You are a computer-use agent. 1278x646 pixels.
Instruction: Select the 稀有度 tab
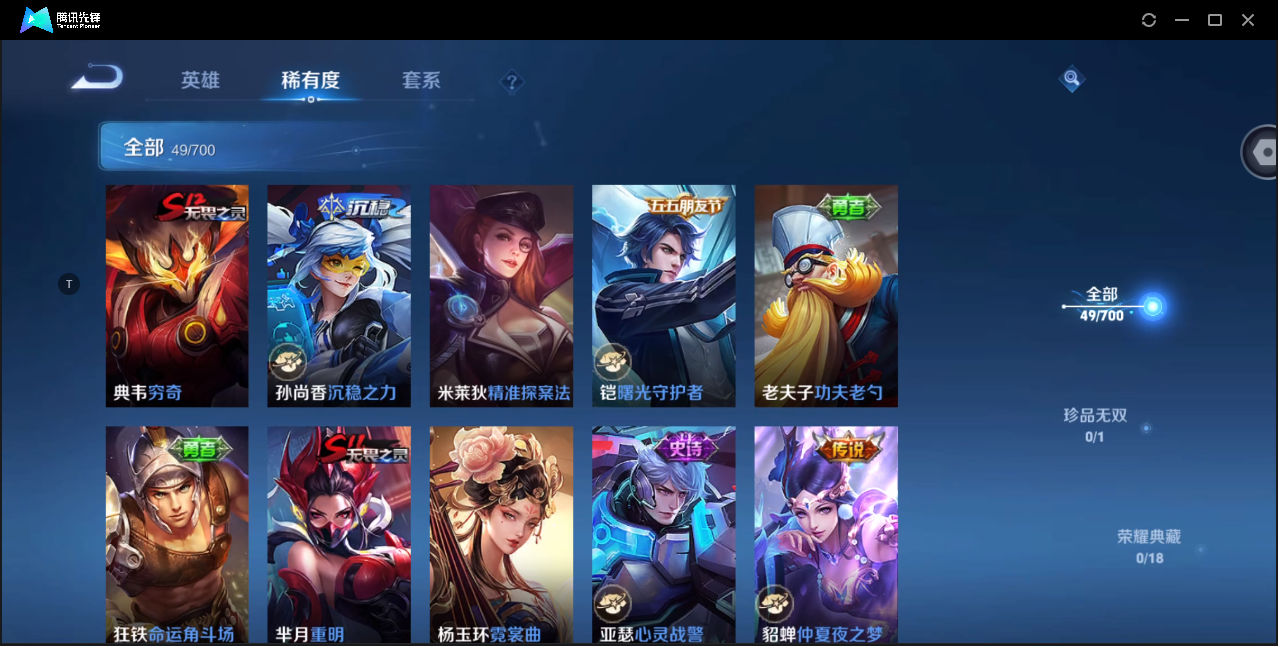(x=310, y=80)
